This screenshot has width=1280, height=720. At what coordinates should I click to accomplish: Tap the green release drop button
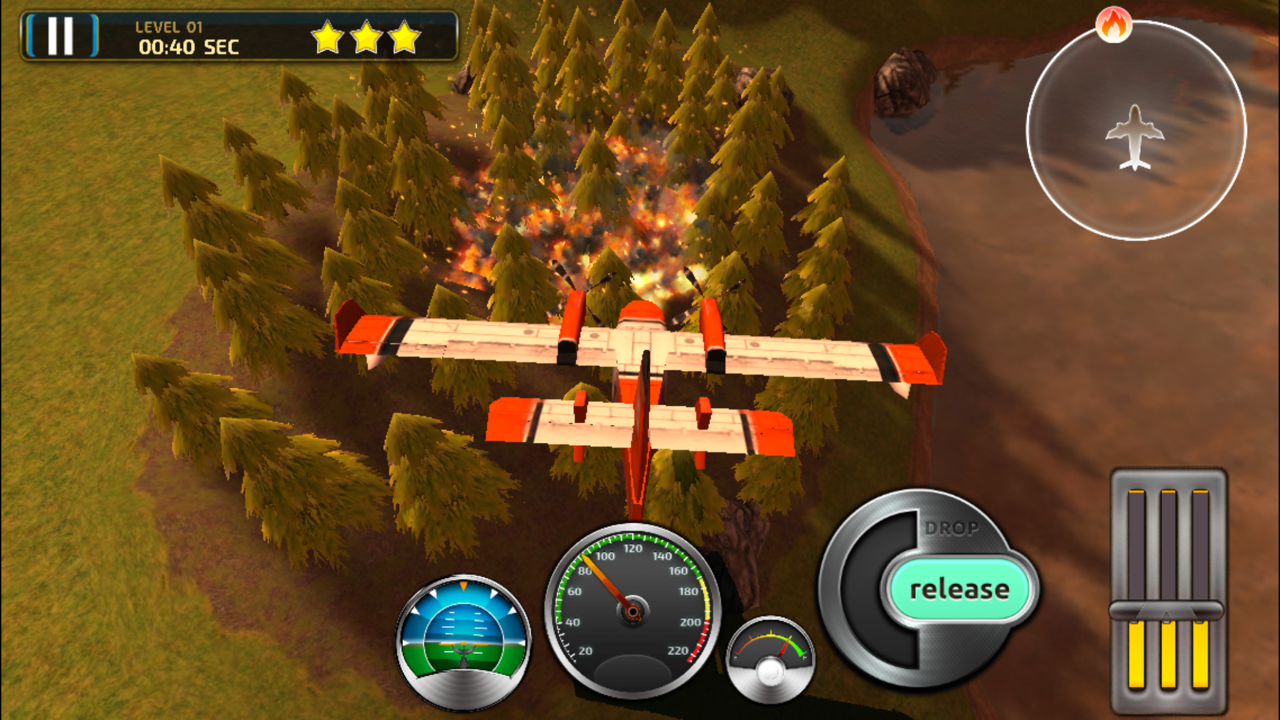(x=958, y=589)
